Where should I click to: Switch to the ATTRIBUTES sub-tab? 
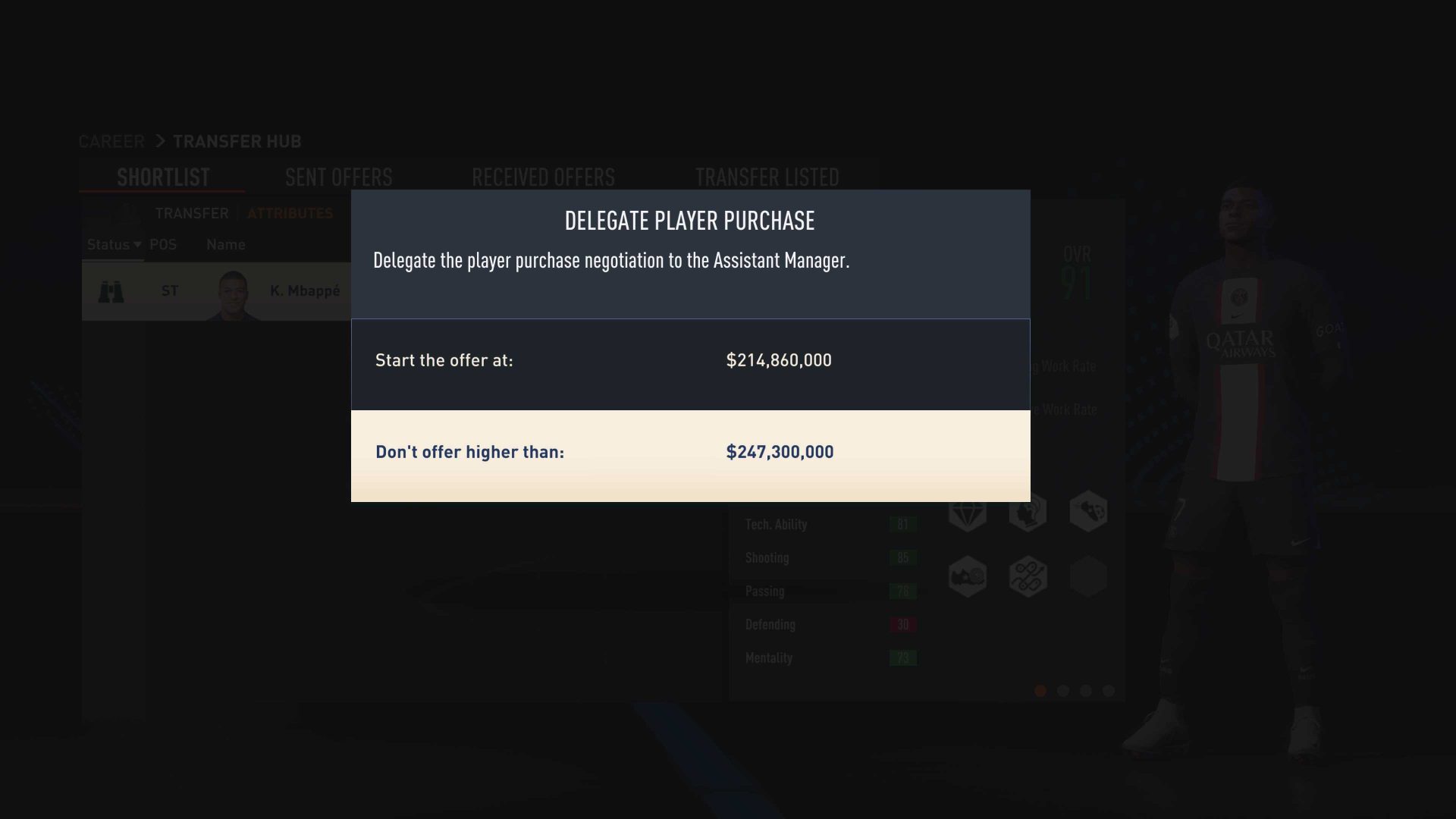point(290,213)
